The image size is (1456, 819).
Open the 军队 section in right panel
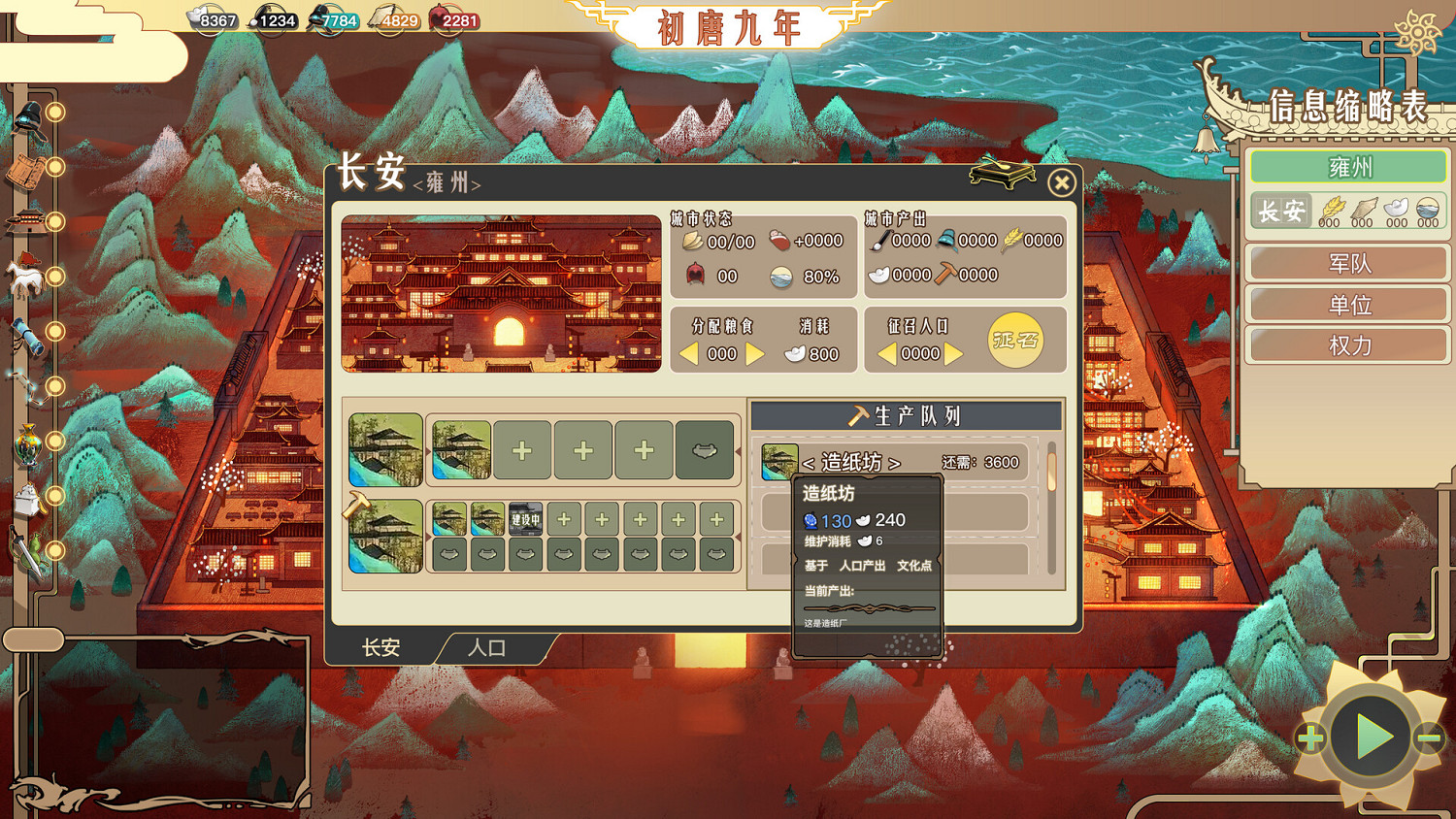pos(1348,263)
